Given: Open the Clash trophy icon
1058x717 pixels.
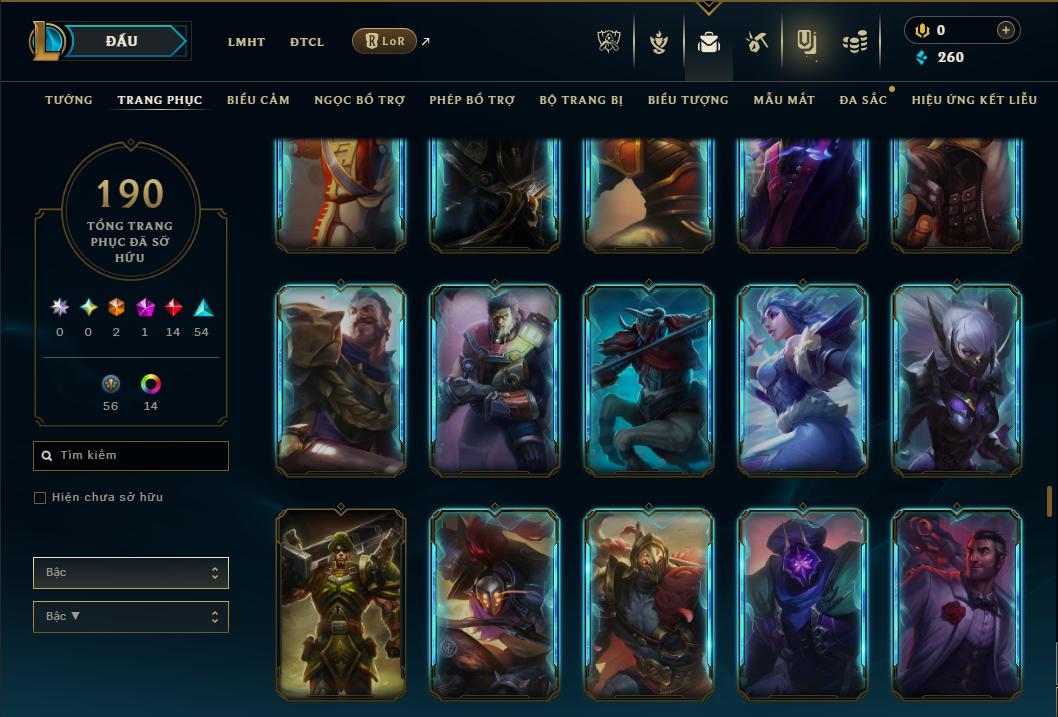Looking at the screenshot, I should coord(609,42).
